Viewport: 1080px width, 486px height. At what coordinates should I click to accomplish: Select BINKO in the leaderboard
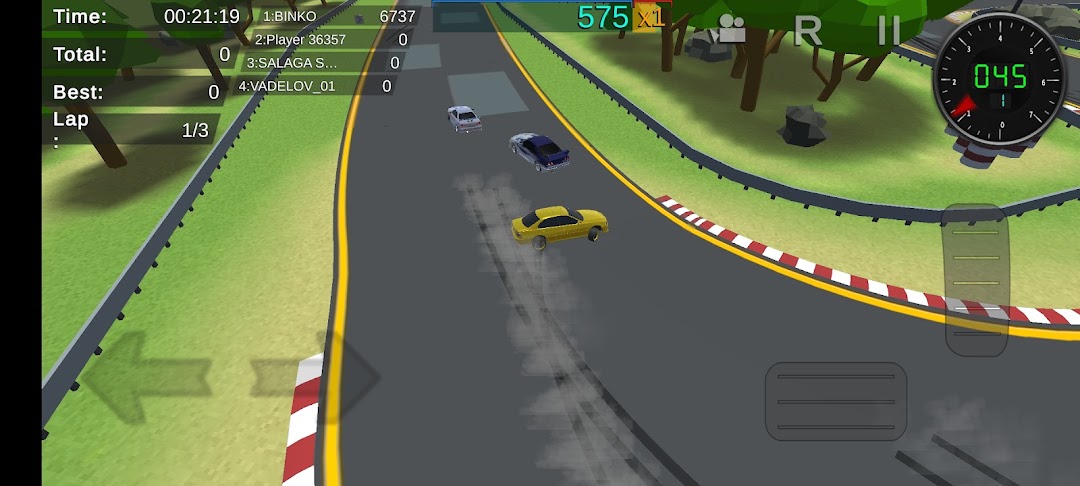[336, 17]
